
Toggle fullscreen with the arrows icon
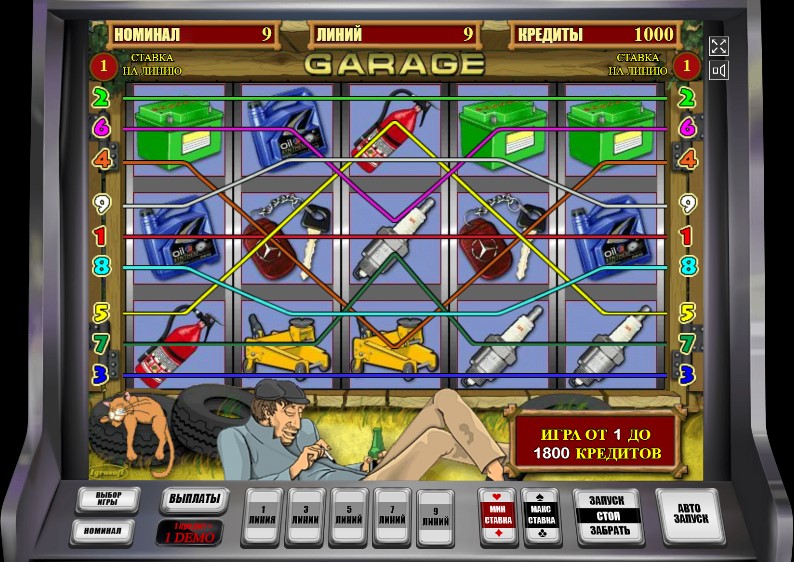click(x=719, y=46)
